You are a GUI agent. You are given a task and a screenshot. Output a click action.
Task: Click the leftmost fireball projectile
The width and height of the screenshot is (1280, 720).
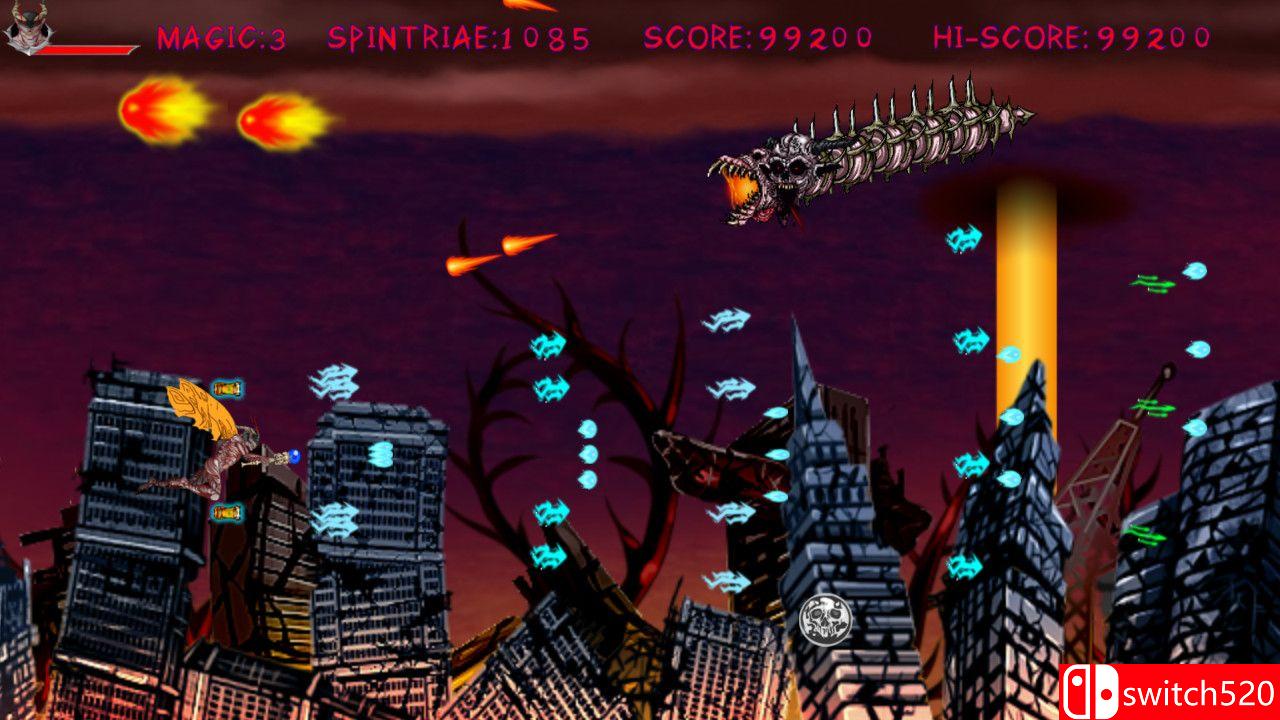click(x=160, y=113)
